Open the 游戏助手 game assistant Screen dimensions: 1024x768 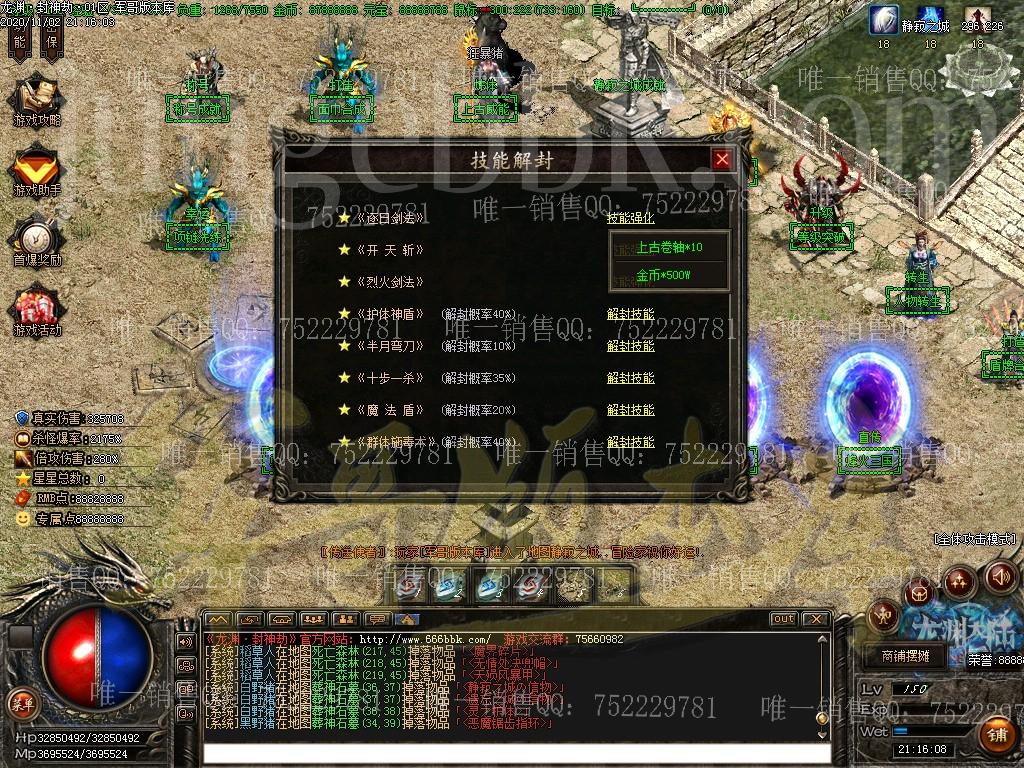pos(36,170)
